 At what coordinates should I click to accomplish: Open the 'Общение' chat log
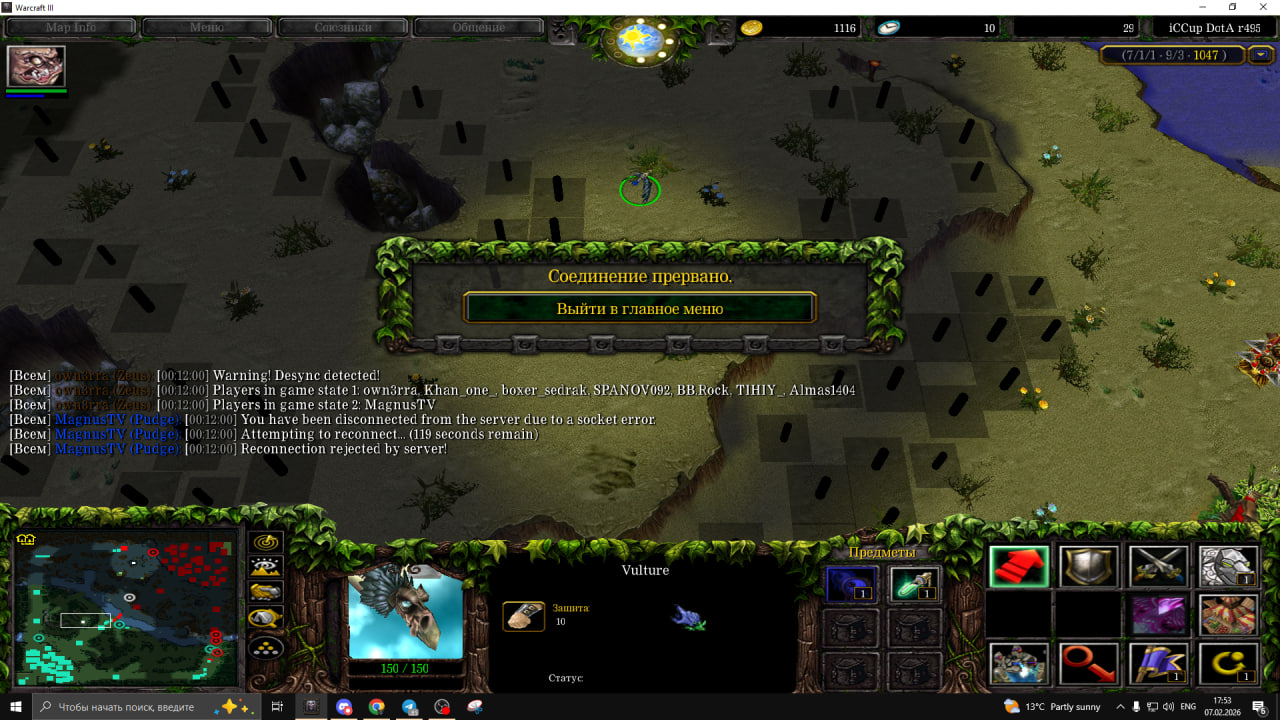(x=478, y=27)
